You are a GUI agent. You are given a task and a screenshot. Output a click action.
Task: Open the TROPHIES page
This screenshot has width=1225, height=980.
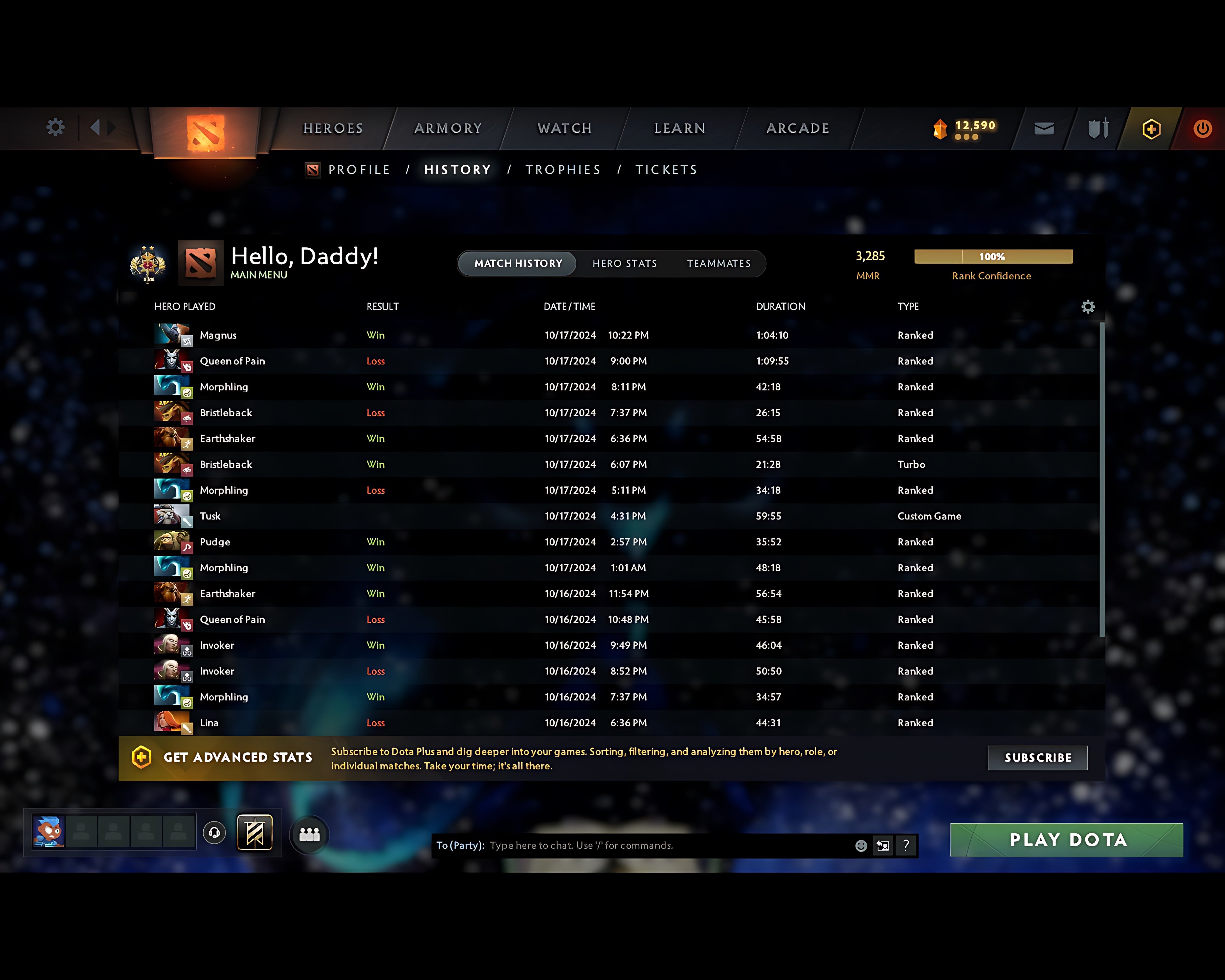[562, 169]
